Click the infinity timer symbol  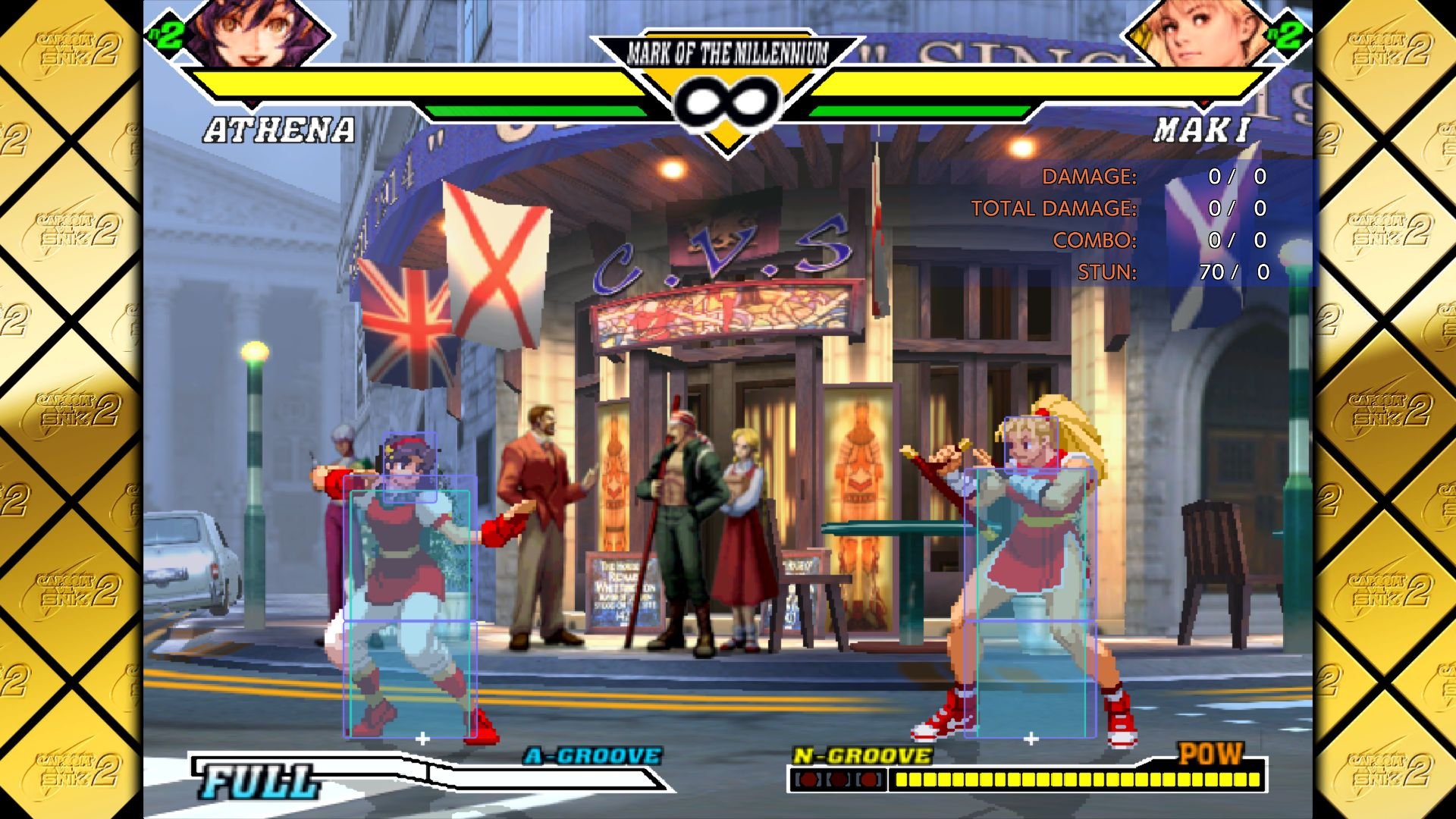click(726, 99)
